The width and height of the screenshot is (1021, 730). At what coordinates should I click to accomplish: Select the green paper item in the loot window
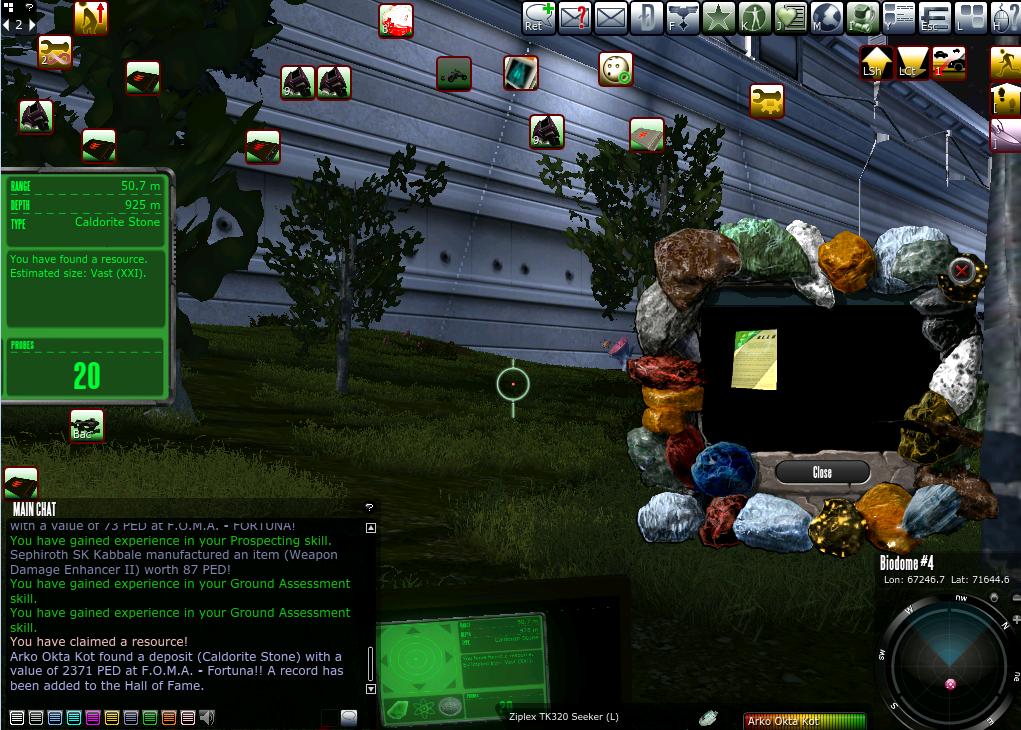click(x=753, y=358)
